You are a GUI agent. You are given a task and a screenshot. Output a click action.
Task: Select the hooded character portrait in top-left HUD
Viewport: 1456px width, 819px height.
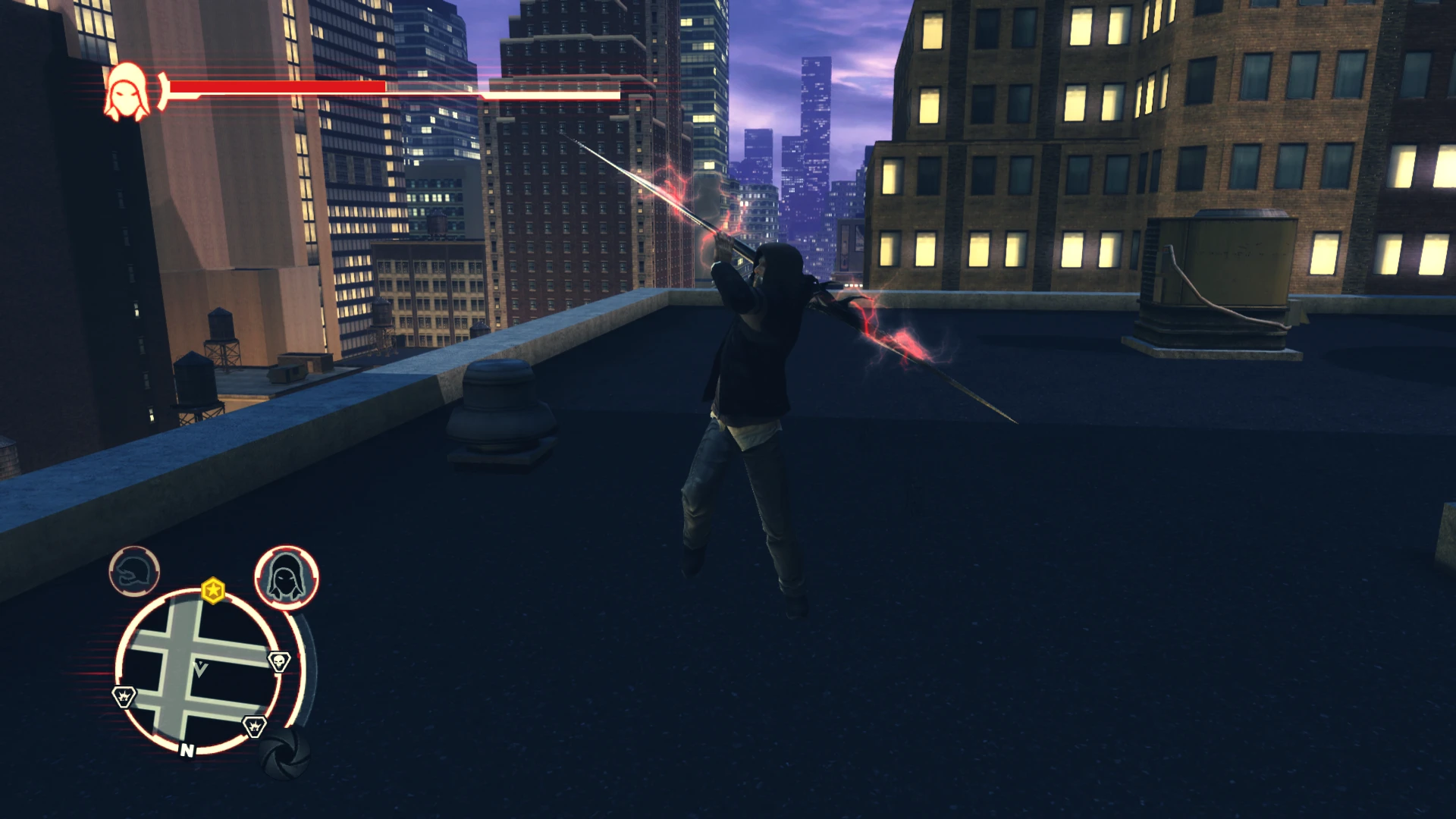127,91
